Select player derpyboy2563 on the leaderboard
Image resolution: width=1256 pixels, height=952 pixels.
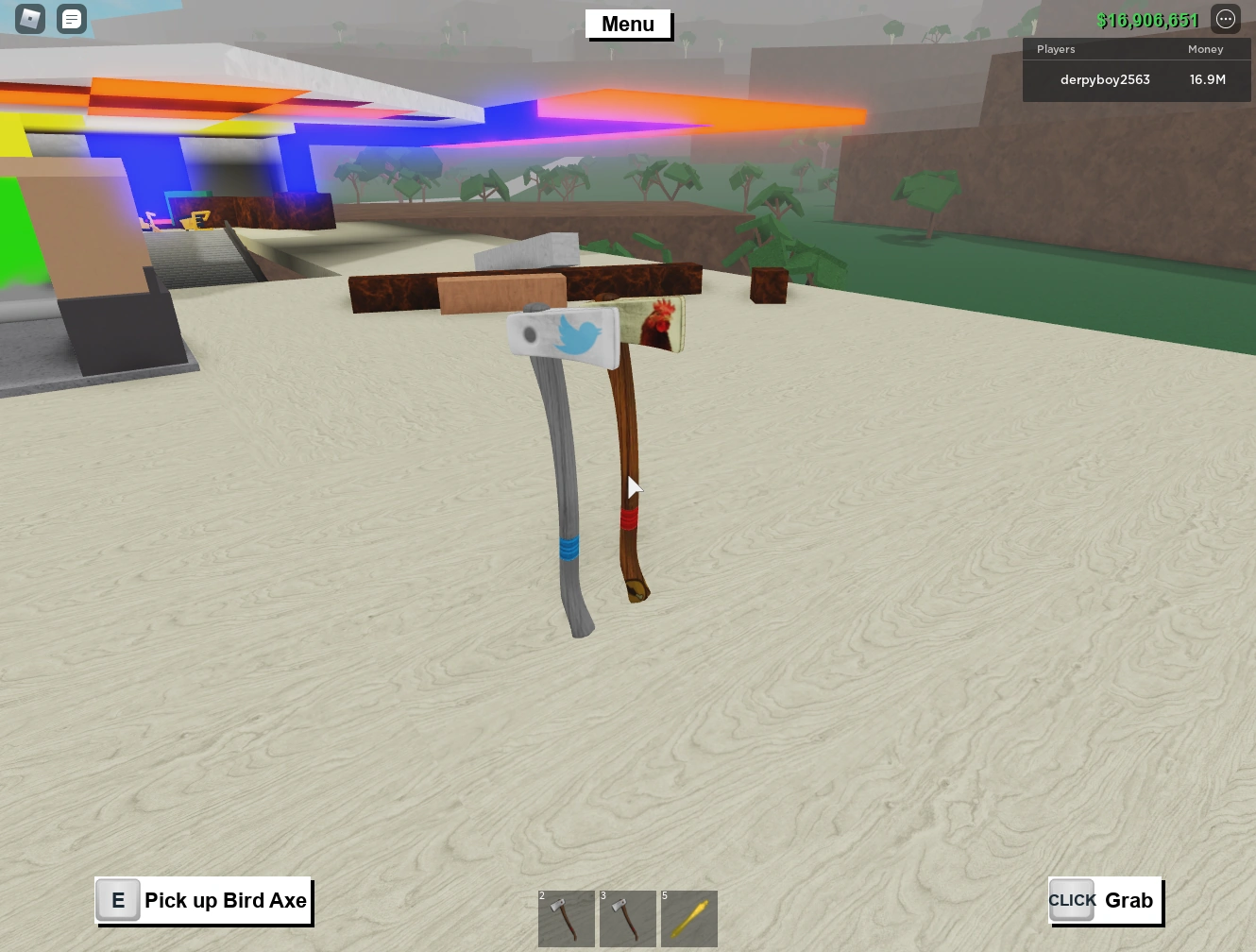pos(1104,79)
